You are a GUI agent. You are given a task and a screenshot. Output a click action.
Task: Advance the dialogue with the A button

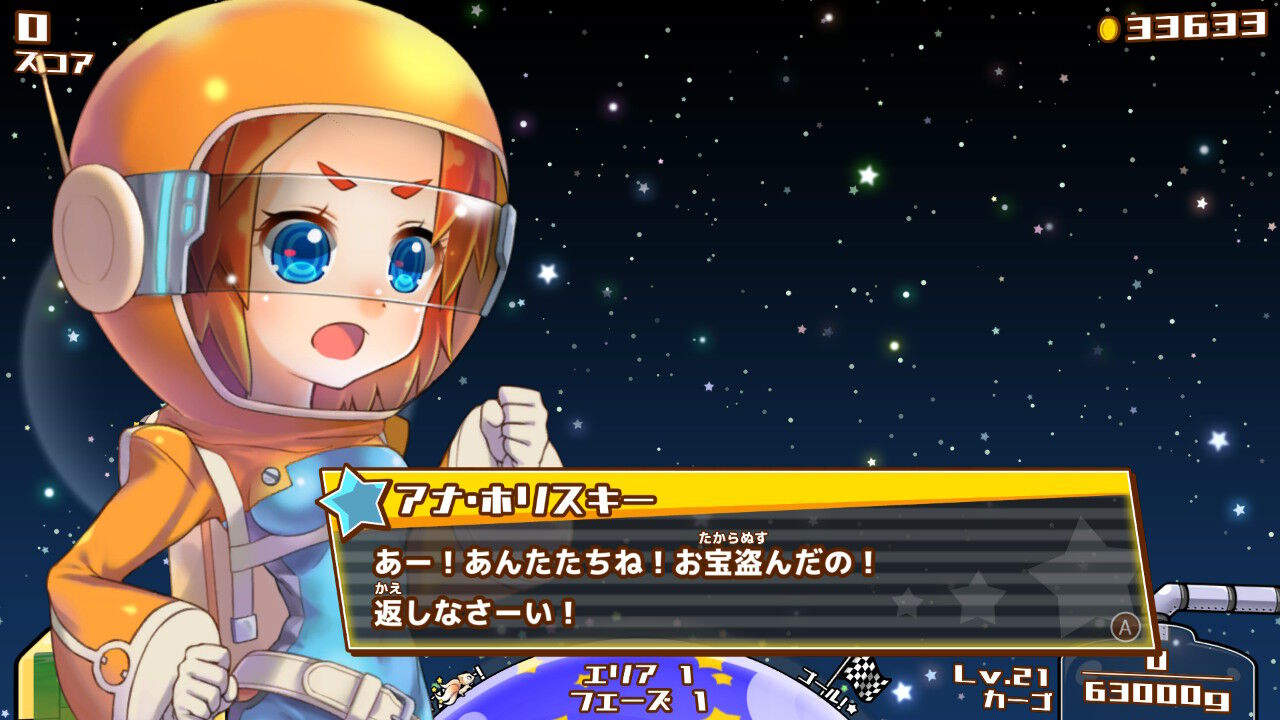point(1128,625)
